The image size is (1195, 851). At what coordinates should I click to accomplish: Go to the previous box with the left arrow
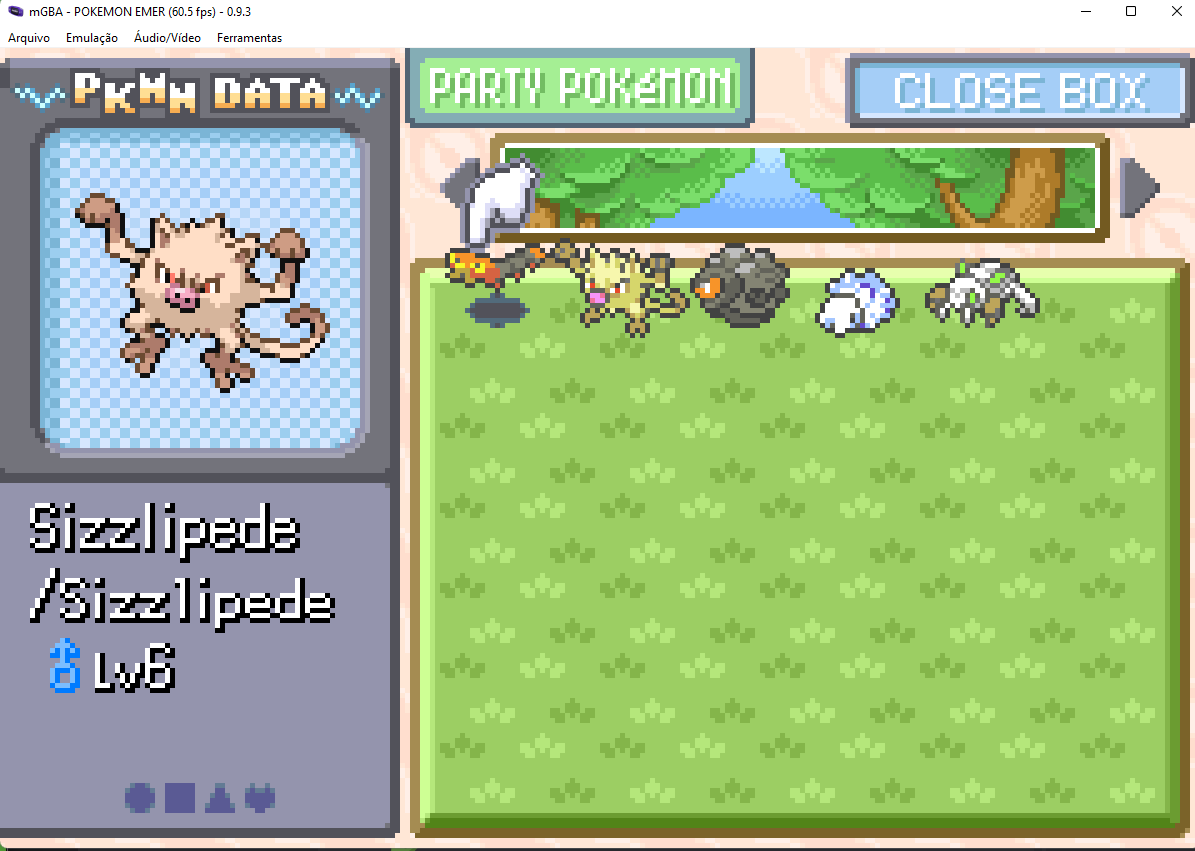(x=456, y=185)
